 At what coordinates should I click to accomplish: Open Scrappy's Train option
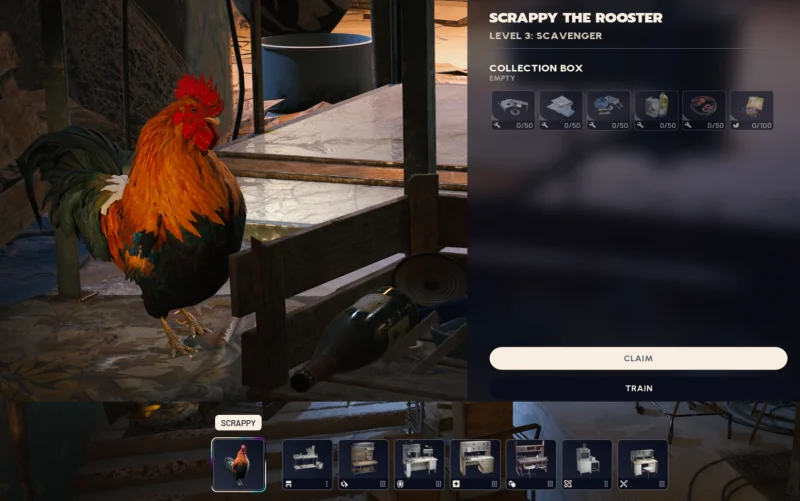(x=638, y=388)
